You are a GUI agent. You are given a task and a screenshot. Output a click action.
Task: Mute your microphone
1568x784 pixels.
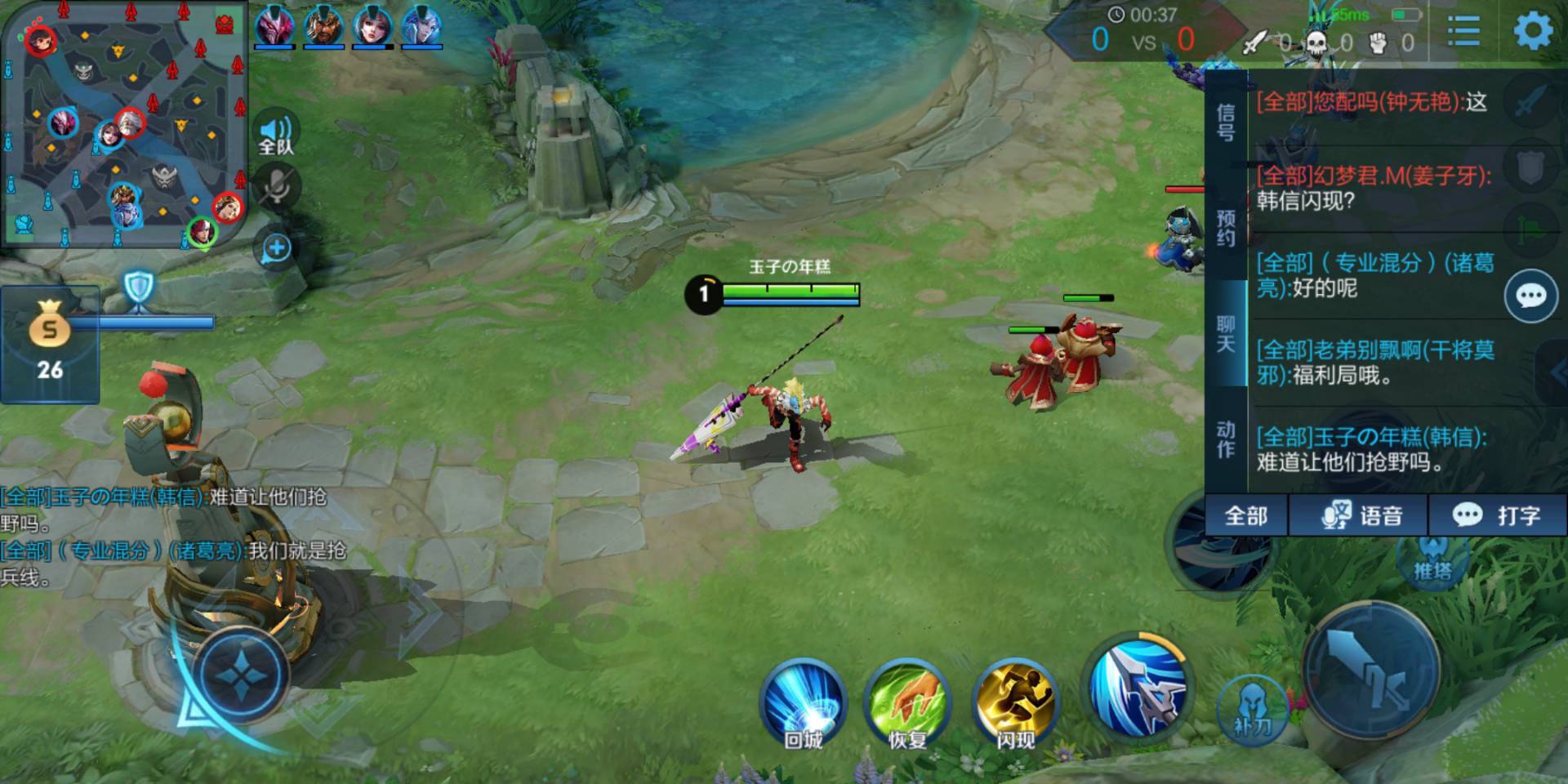coord(278,186)
